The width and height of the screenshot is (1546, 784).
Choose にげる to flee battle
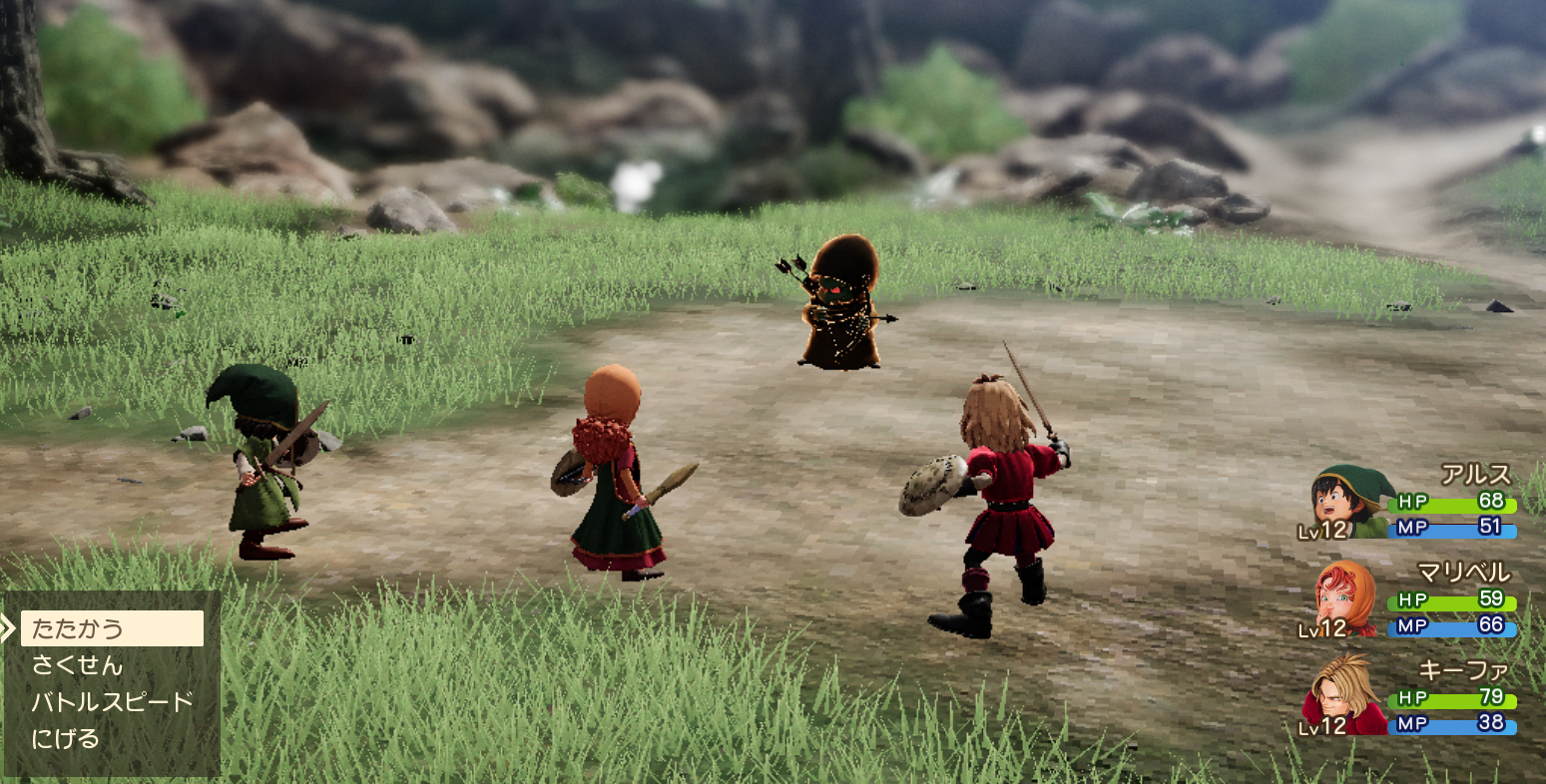pos(66,739)
